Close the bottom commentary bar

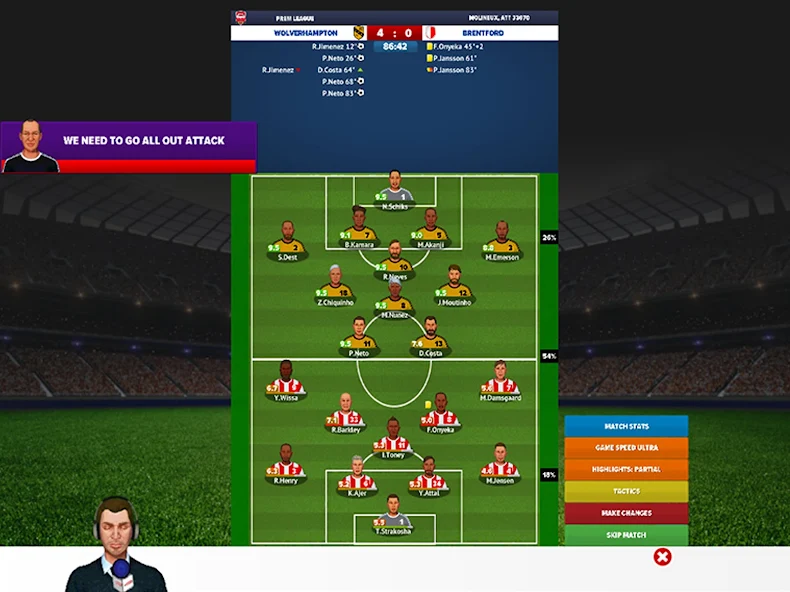click(x=662, y=557)
